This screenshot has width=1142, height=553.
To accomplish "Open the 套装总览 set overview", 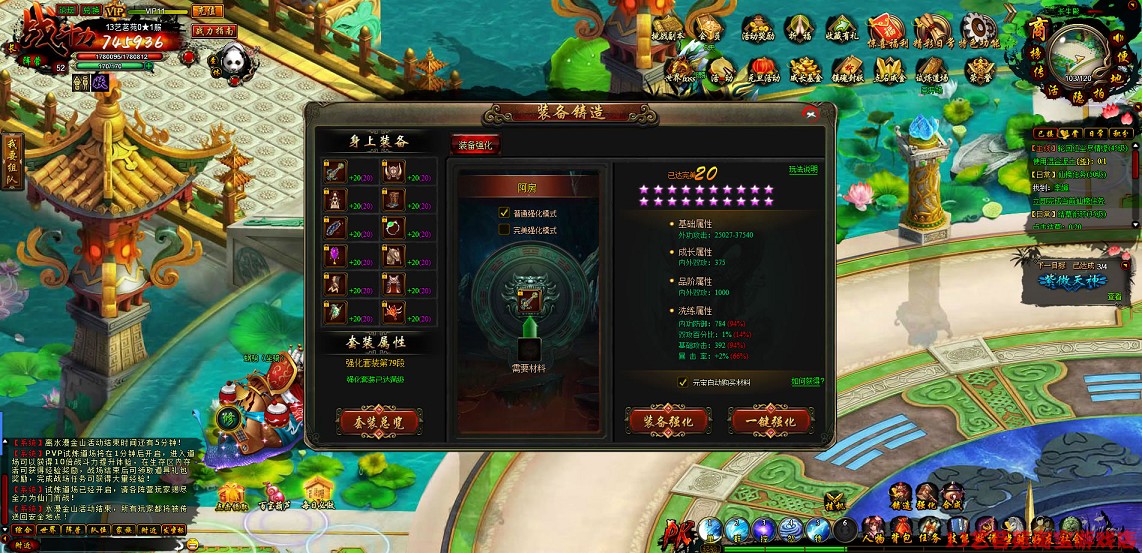I will (377, 421).
